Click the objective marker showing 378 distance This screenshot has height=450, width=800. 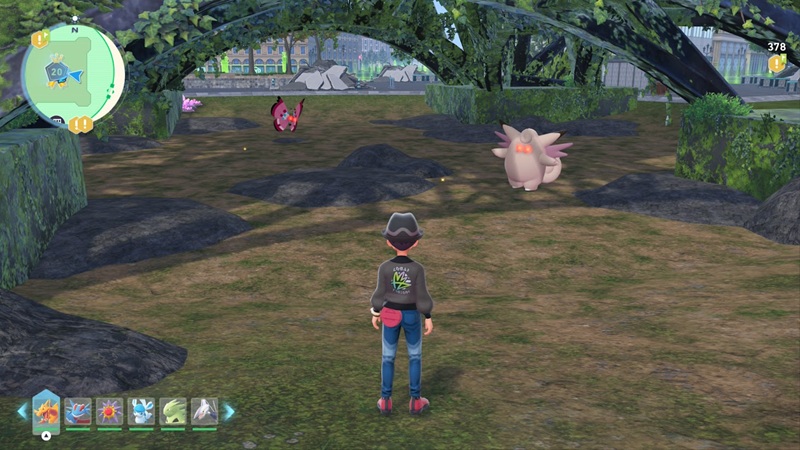(776, 62)
